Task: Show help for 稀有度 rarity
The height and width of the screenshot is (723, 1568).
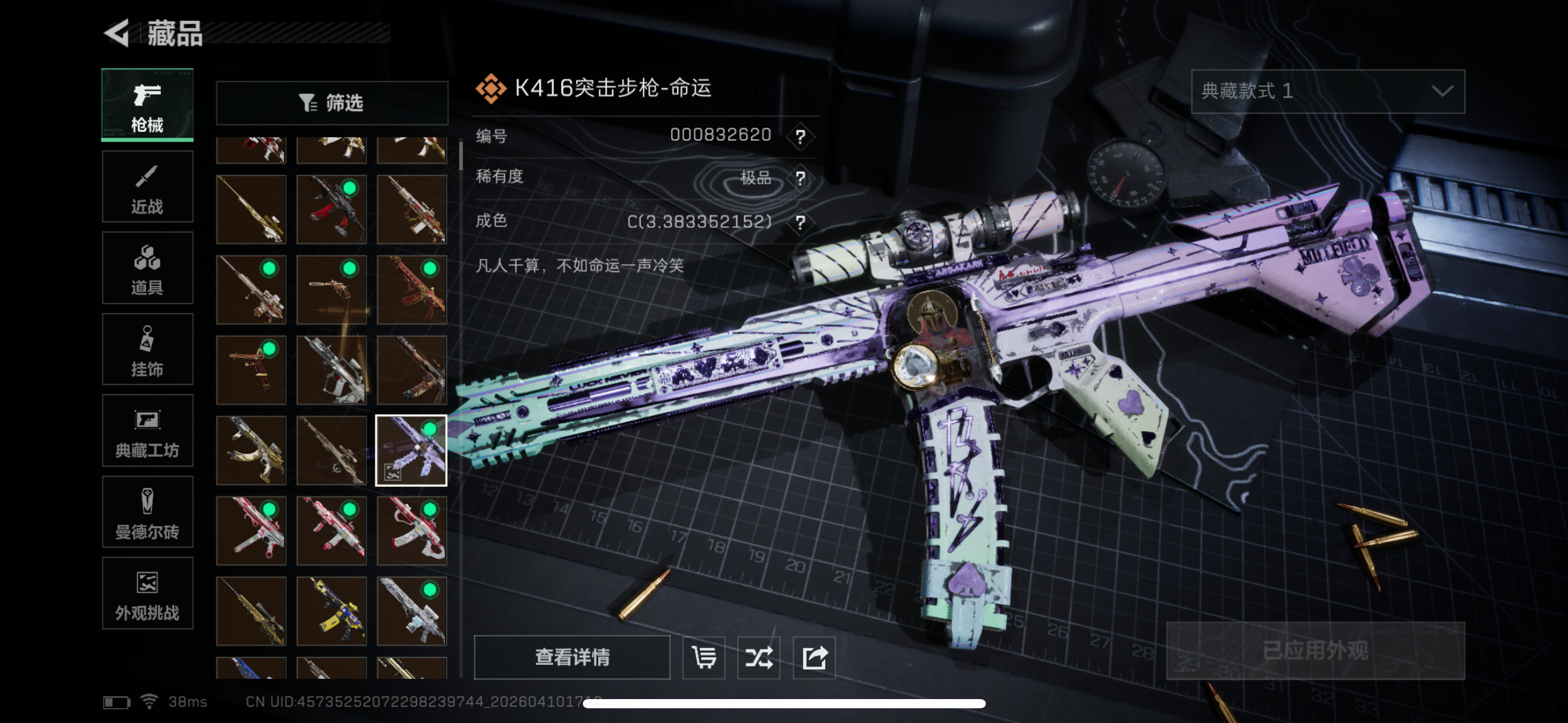Action: [800, 178]
